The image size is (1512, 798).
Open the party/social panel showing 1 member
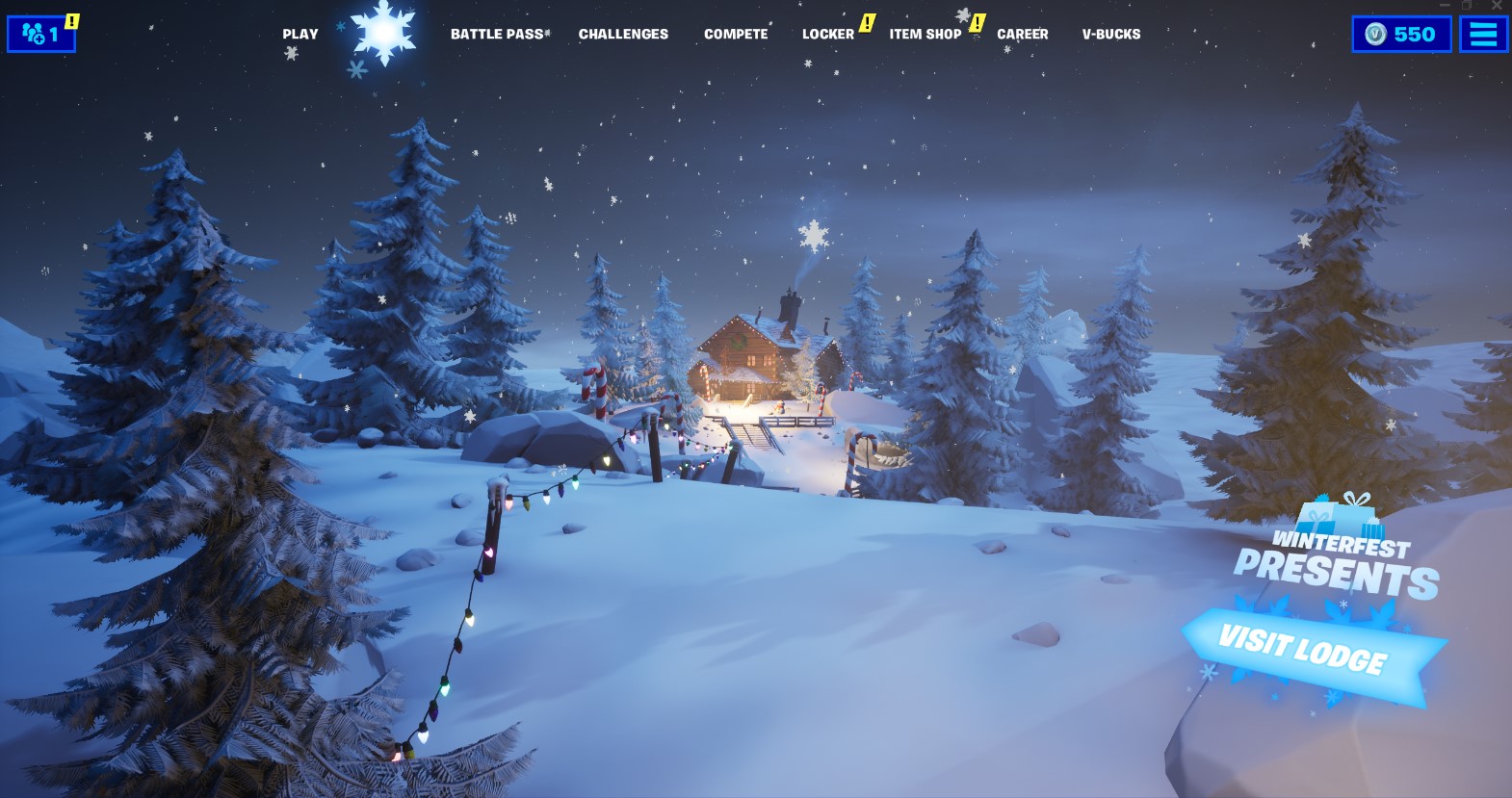pyautogui.click(x=40, y=34)
